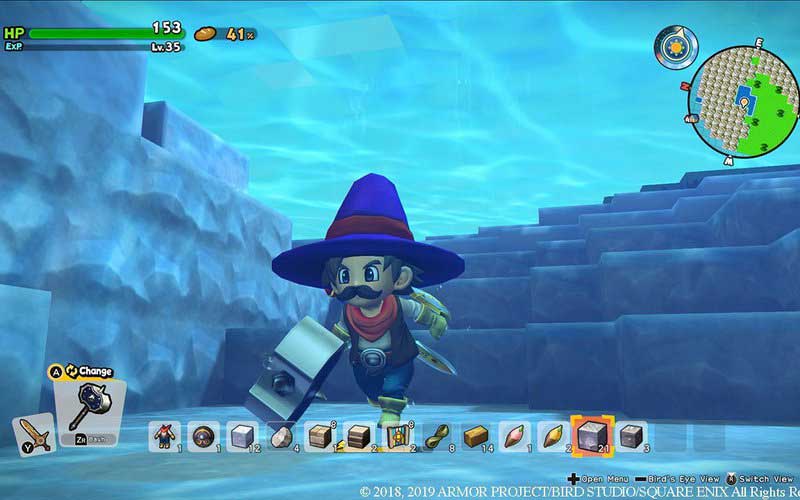Select the round shield hotbar slot

tap(202, 435)
